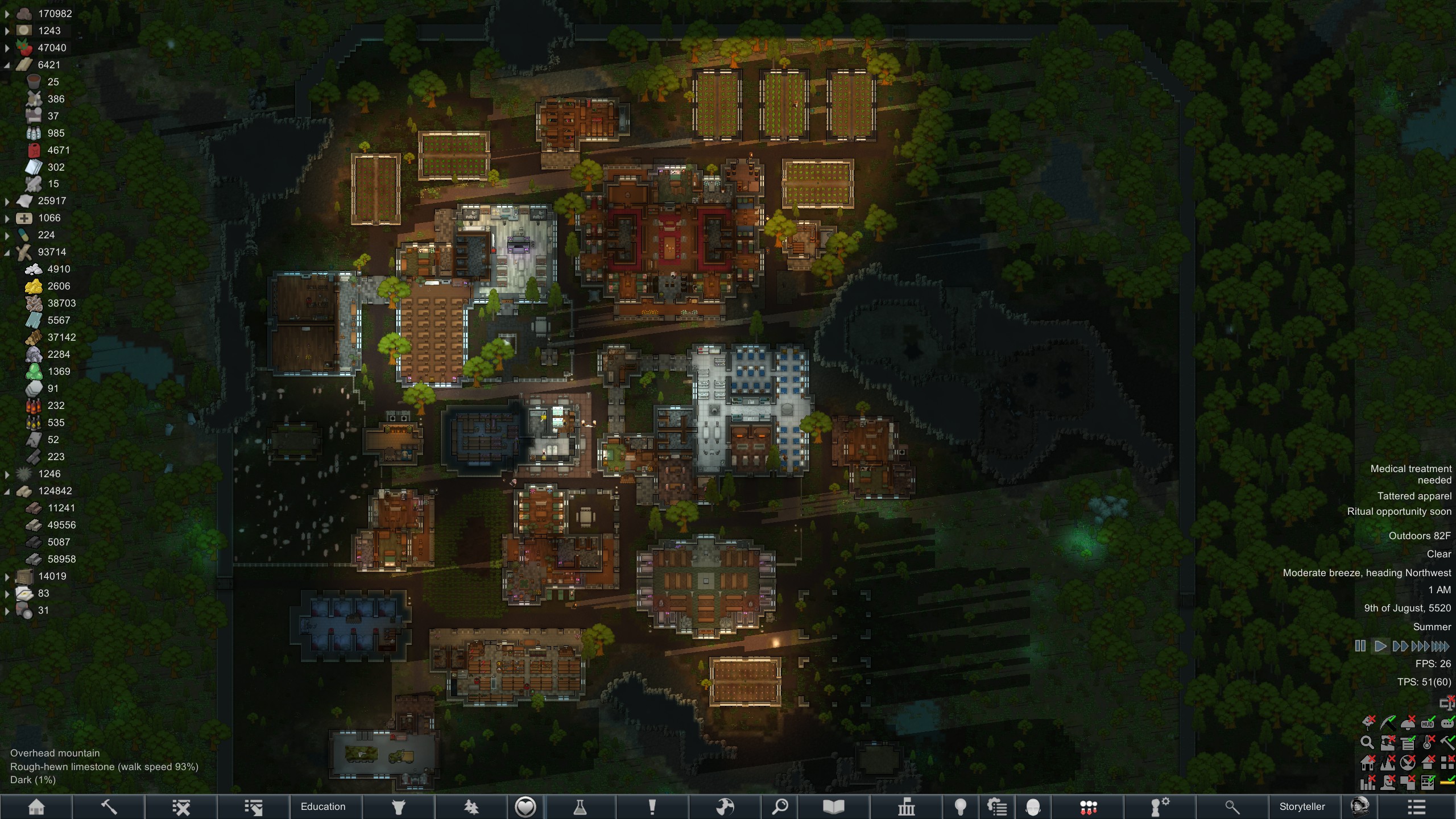1456x819 pixels.
Task: Open the Architect menu with the house icon
Action: [36, 806]
